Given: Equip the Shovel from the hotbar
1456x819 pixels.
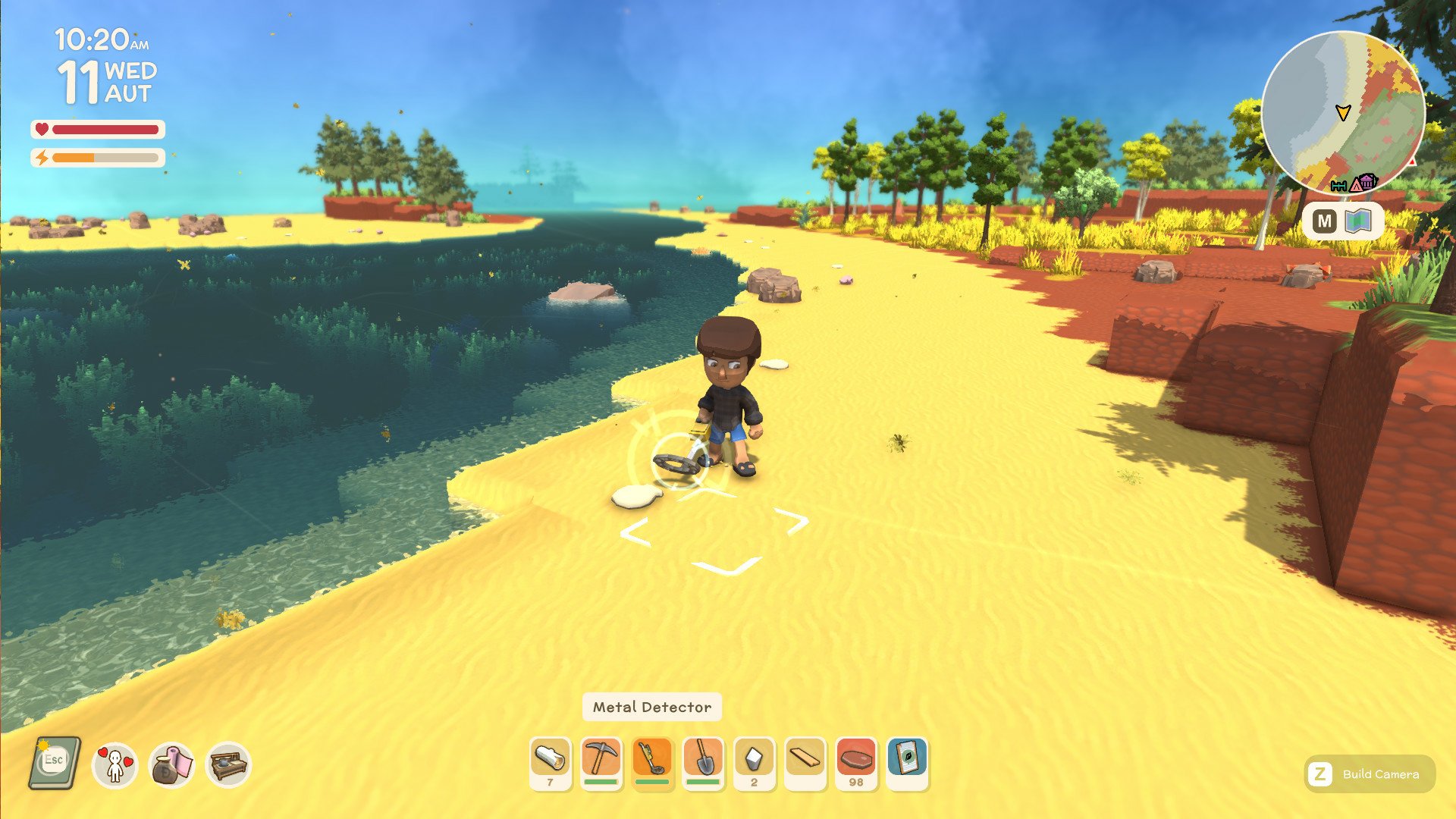Looking at the screenshot, I should [x=701, y=762].
